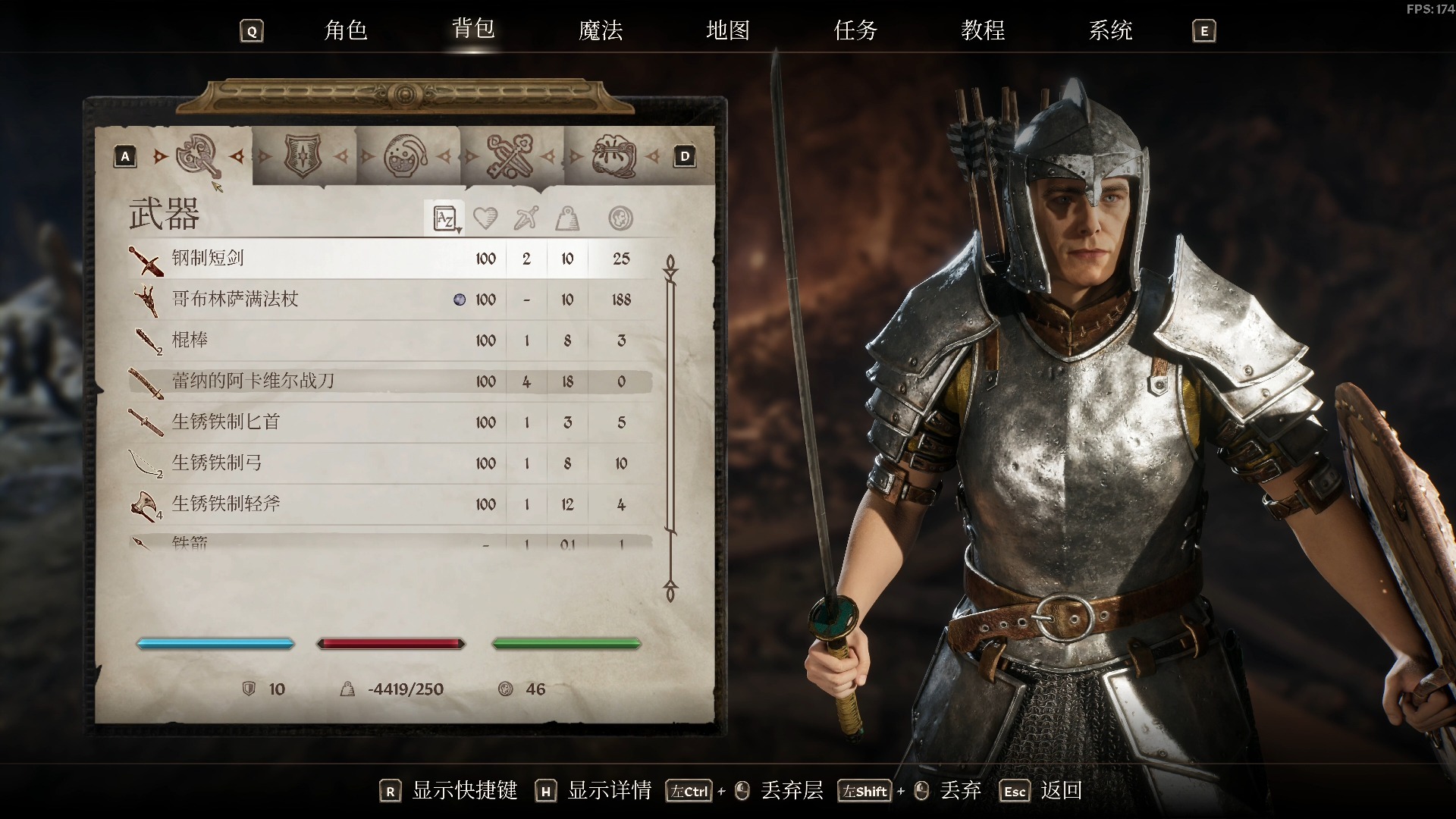
Task: Go to the 任务 quests tab
Action: pyautogui.click(x=855, y=30)
